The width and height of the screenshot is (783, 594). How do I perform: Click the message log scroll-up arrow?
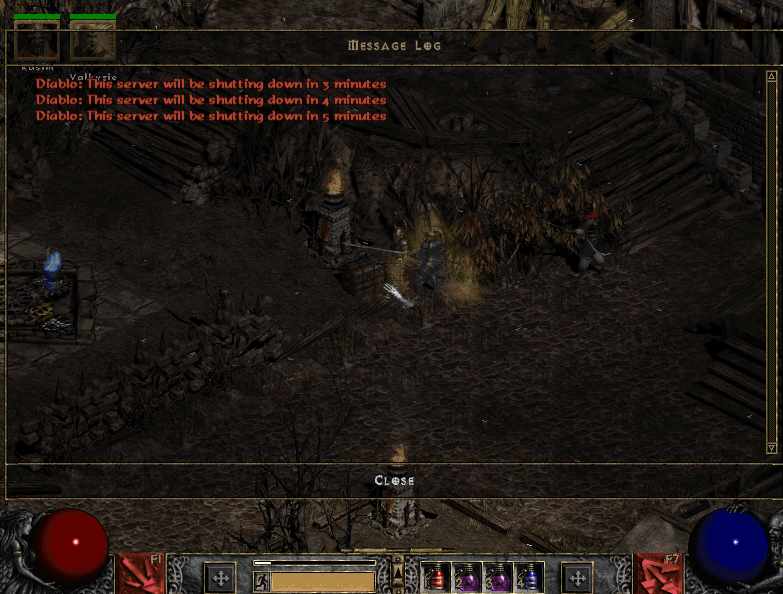coord(771,77)
